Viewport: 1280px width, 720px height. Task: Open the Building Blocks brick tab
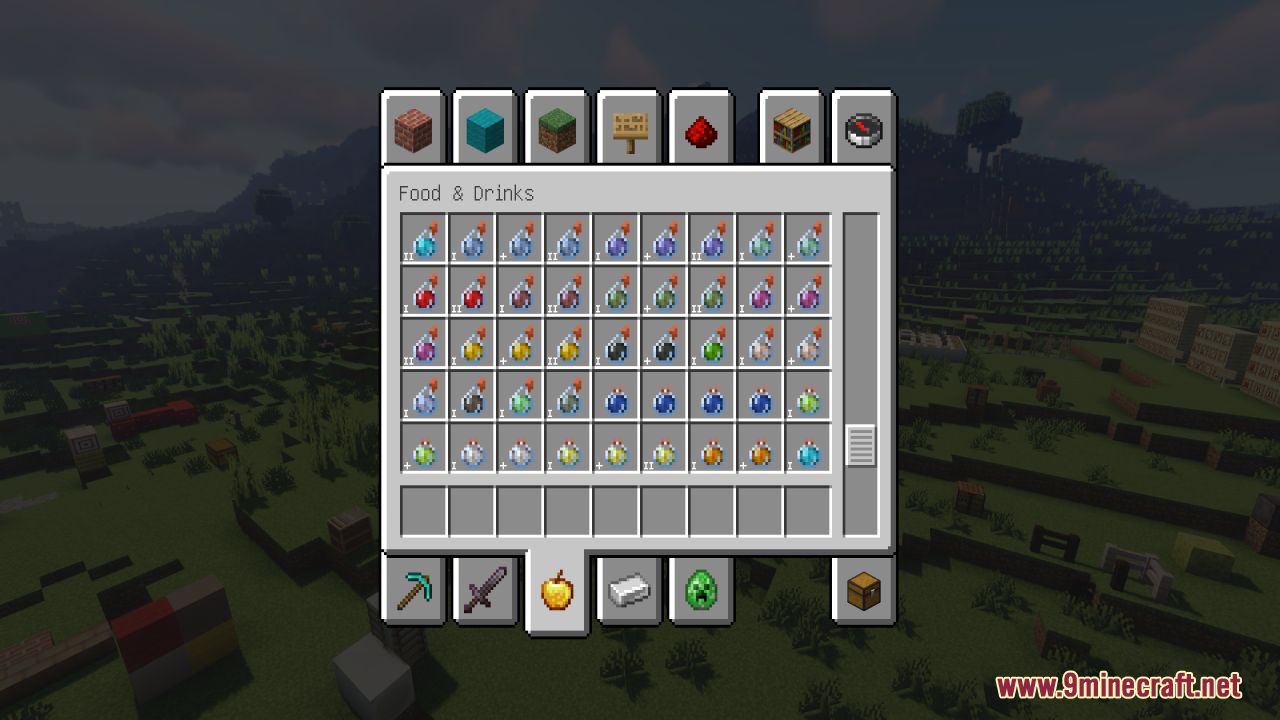pyautogui.click(x=413, y=128)
